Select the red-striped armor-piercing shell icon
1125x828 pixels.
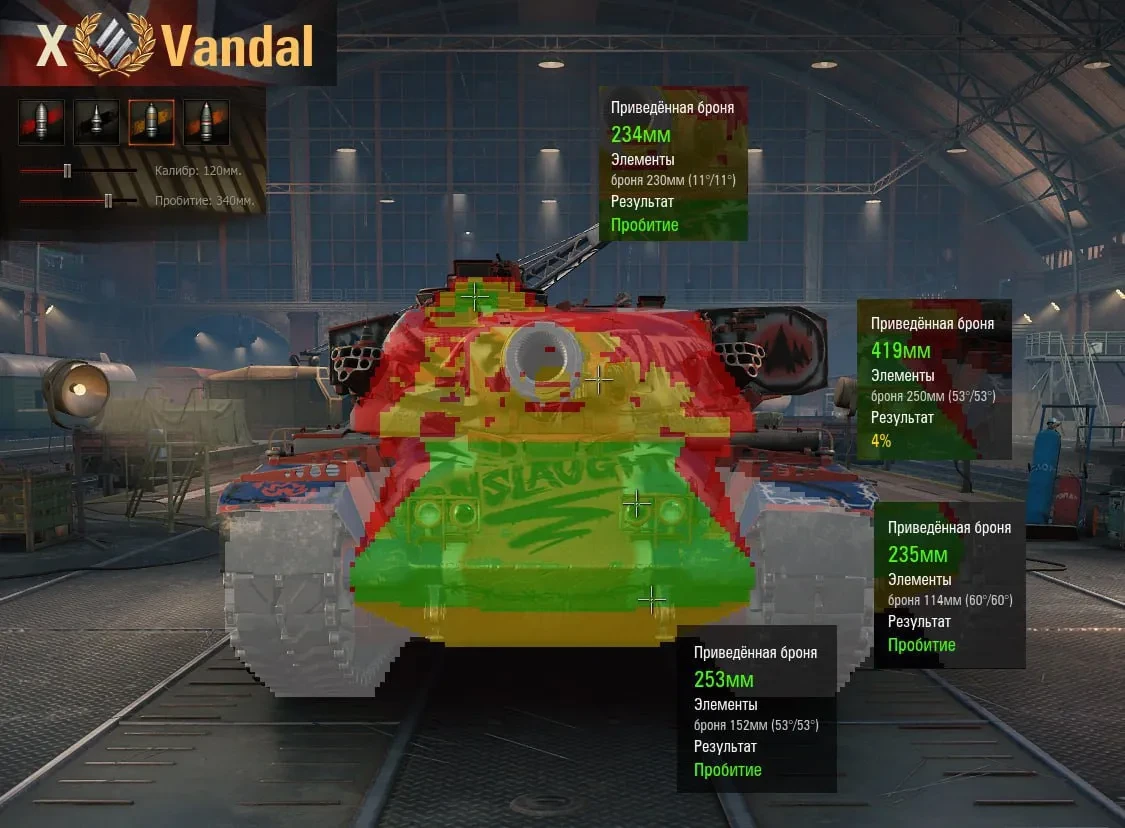(x=41, y=122)
